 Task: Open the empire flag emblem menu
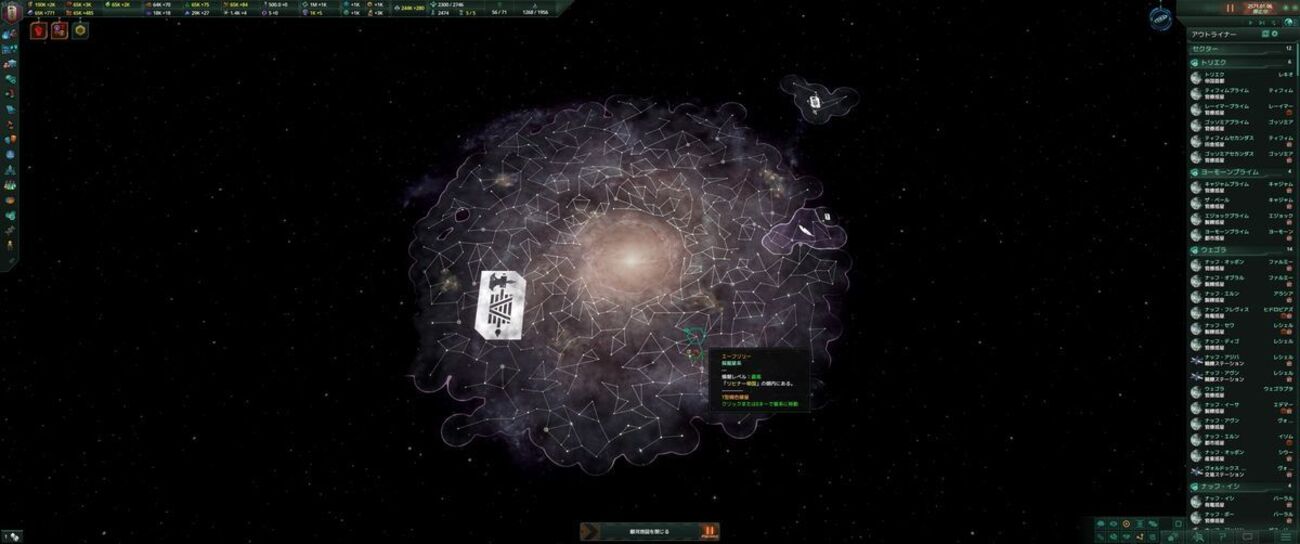[x=10, y=10]
